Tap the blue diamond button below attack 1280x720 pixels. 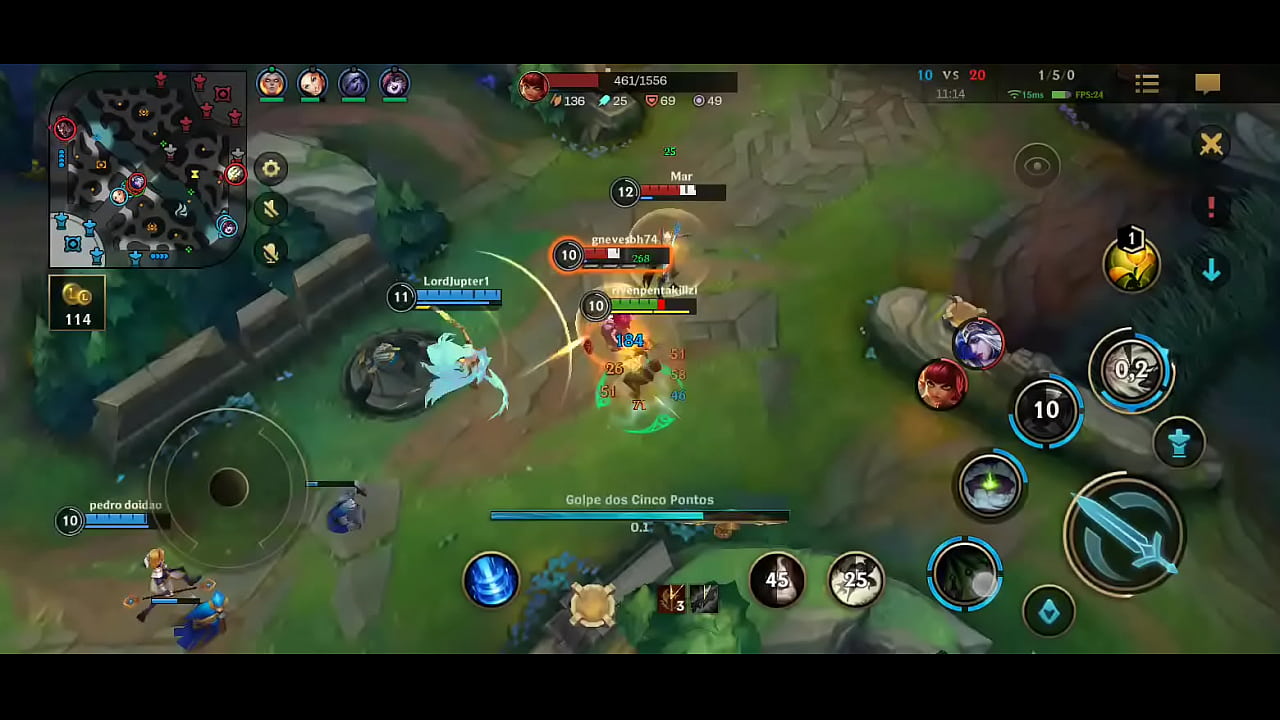point(1049,611)
